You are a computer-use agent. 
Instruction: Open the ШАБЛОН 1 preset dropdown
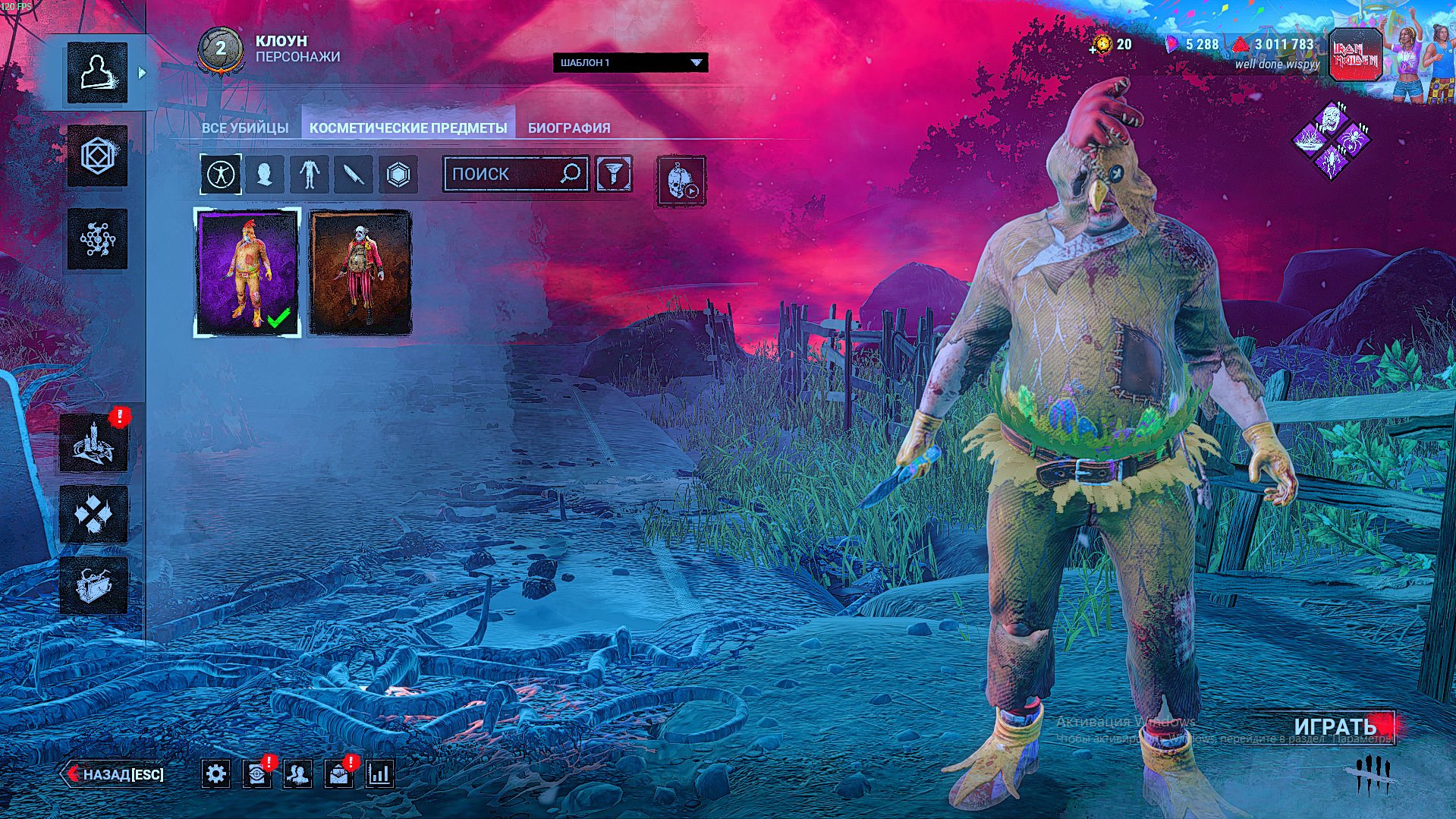(x=631, y=62)
